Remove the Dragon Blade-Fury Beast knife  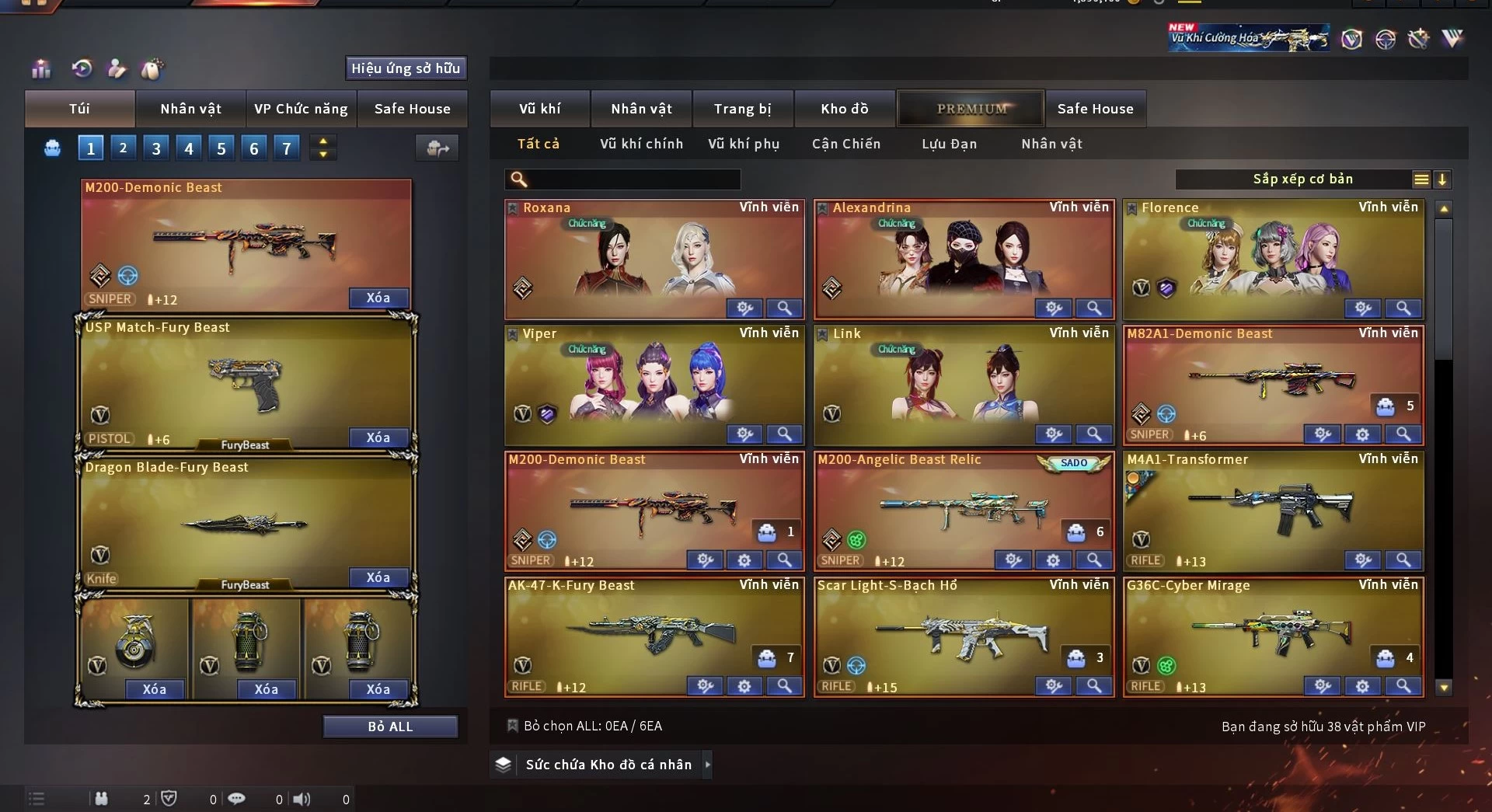[x=378, y=578]
